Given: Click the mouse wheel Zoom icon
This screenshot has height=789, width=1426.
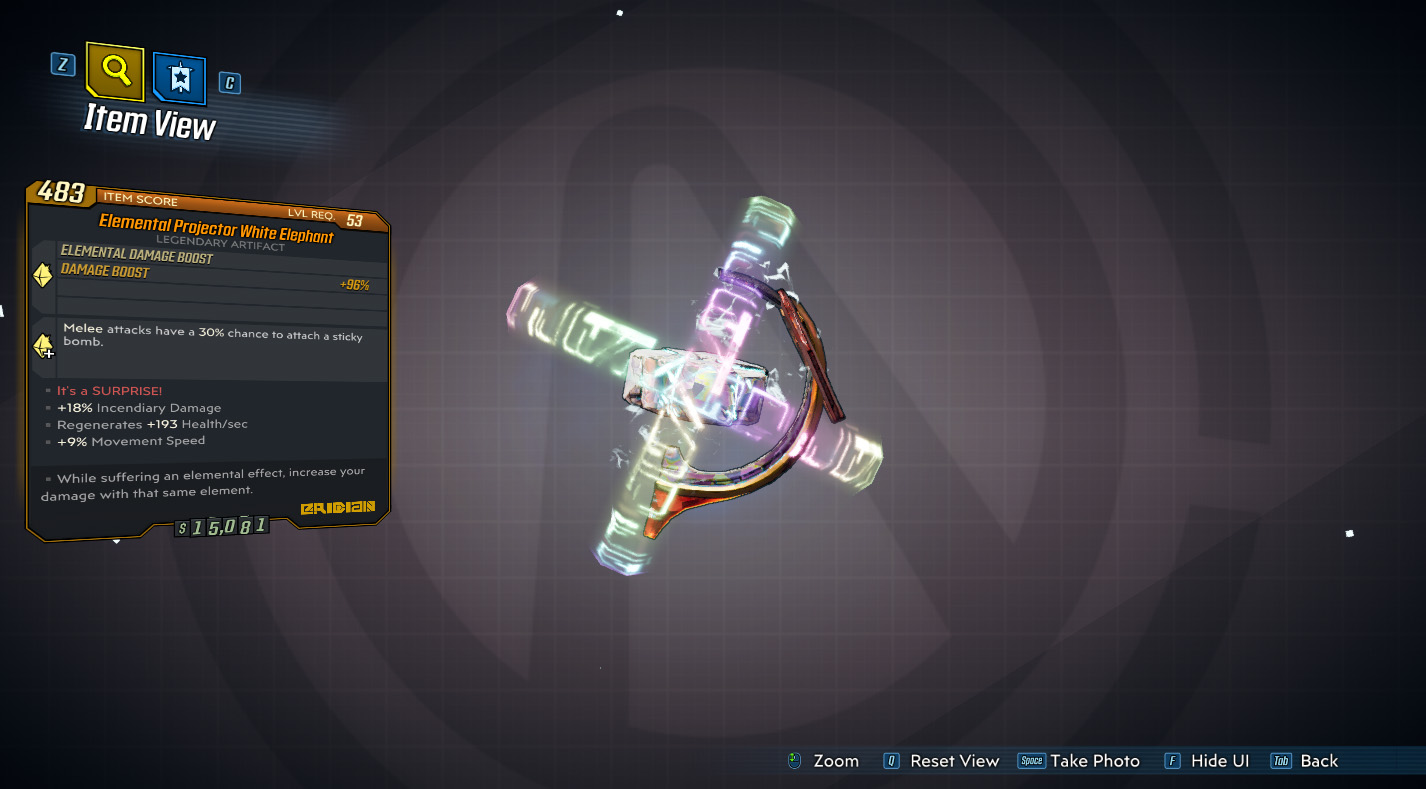Looking at the screenshot, I should 795,761.
